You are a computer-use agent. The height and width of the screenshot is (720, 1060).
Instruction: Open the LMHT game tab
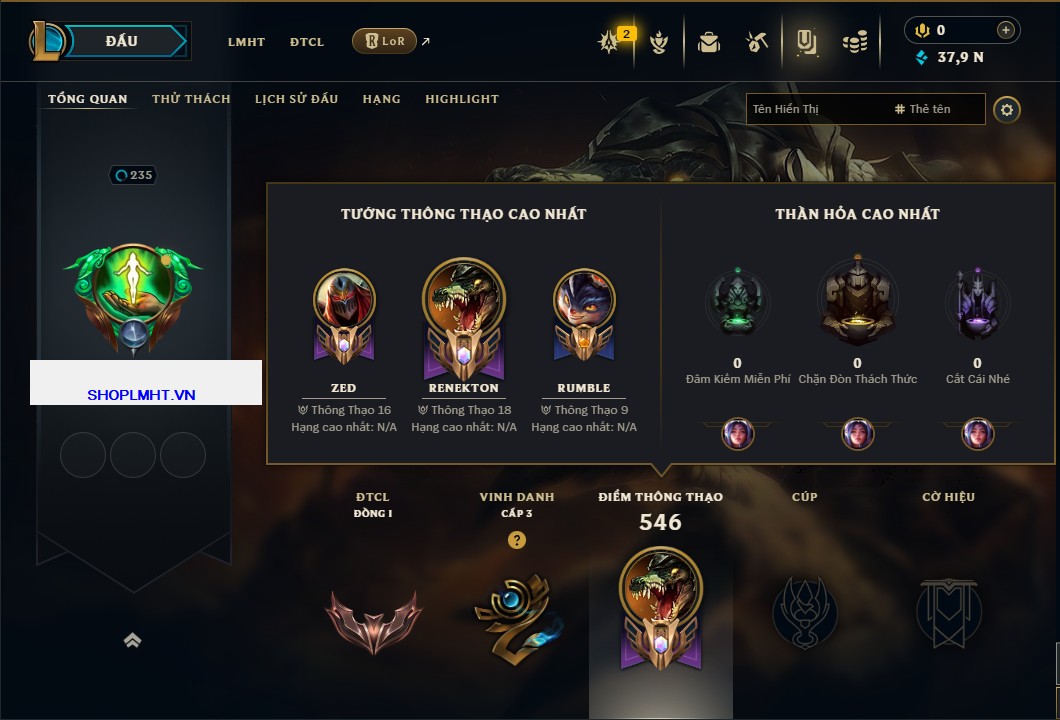point(246,42)
